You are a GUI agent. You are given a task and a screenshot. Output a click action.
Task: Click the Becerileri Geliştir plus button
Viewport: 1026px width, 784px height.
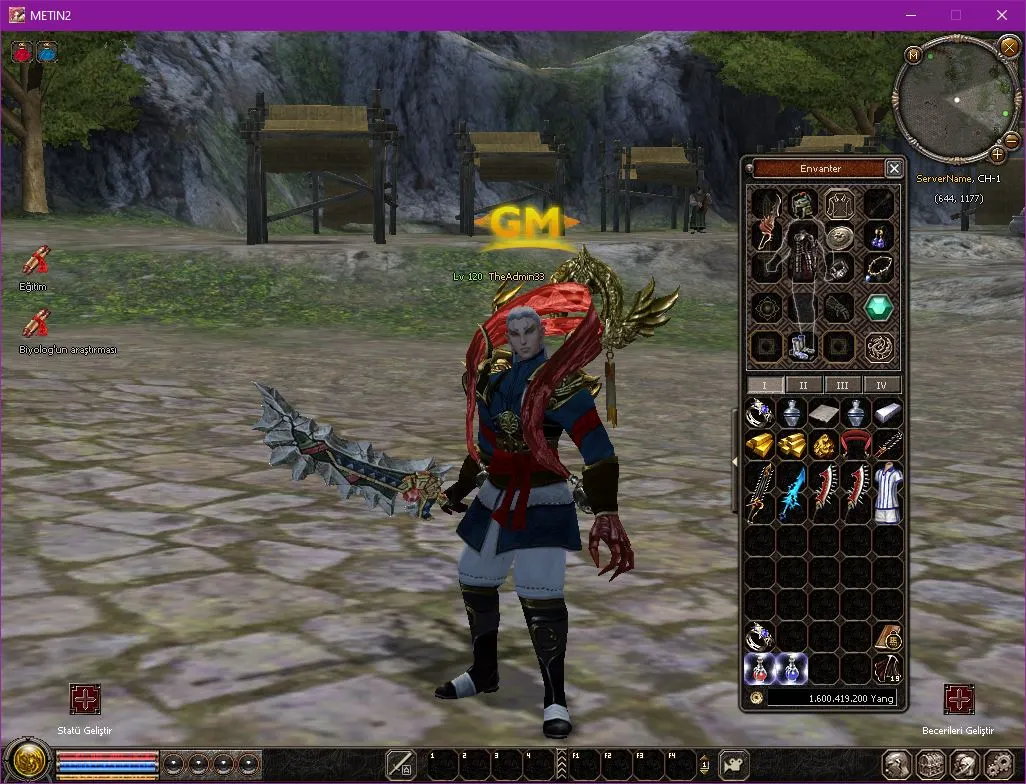959,699
